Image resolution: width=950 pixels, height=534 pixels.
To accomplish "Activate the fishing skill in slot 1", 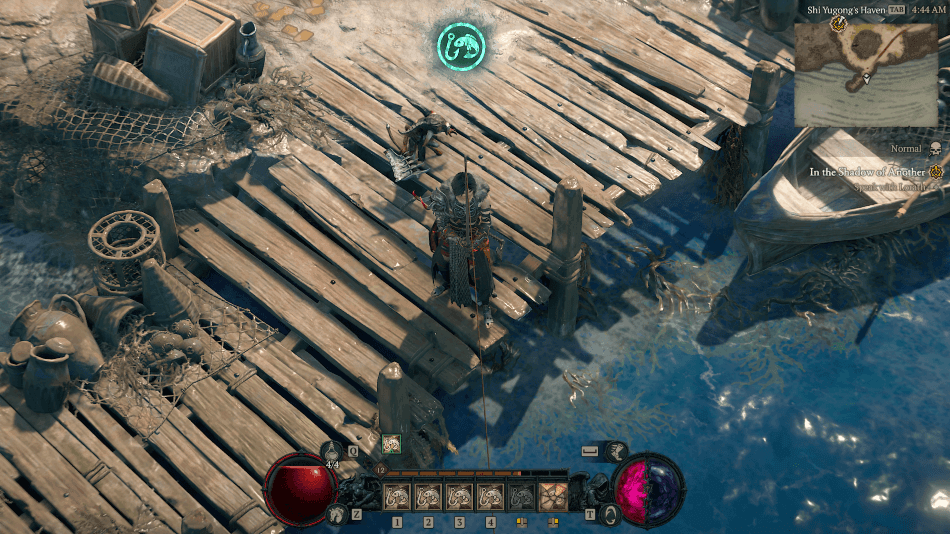I will click(x=398, y=496).
